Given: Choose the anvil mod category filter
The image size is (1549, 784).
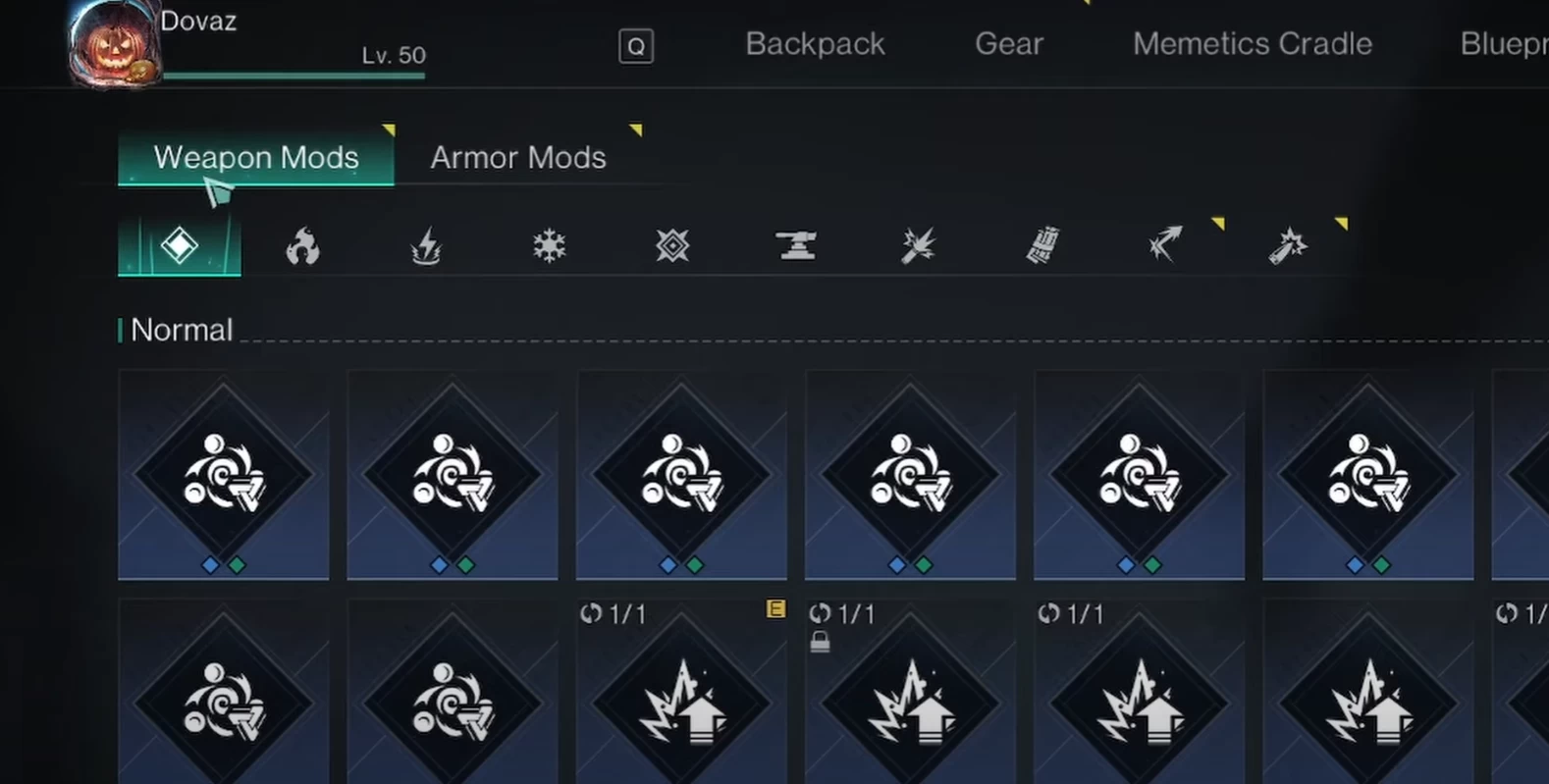Looking at the screenshot, I should (x=796, y=245).
